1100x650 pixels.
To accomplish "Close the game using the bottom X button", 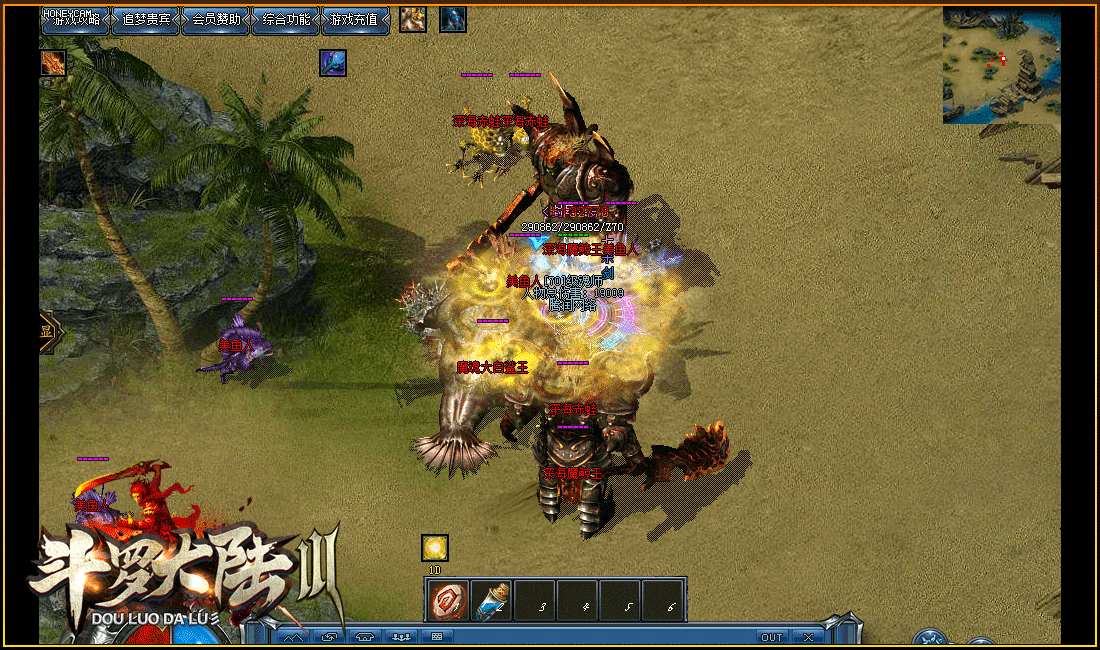I will 808,637.
